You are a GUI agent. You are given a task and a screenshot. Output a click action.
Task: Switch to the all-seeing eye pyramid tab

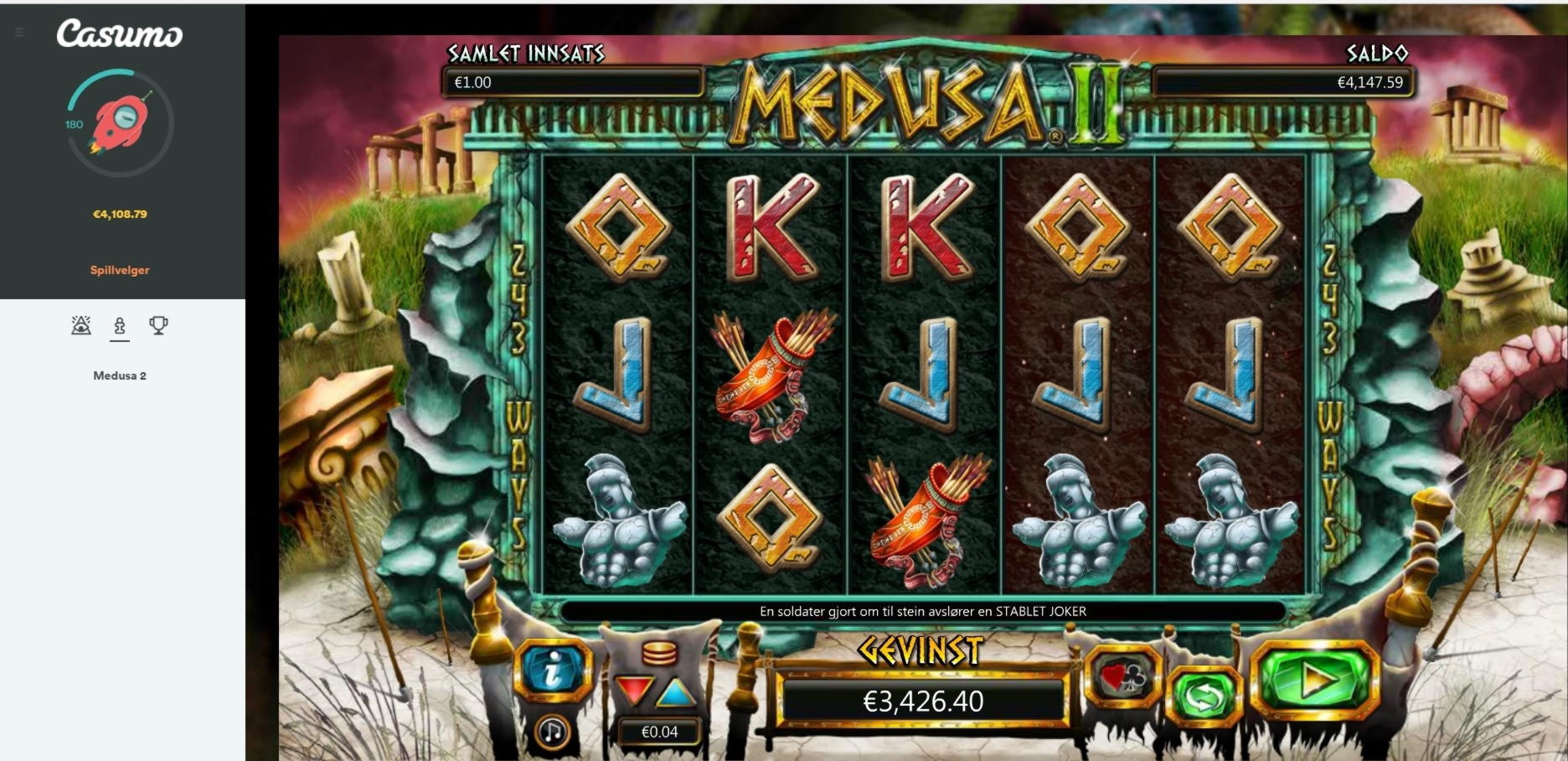pos(81,325)
